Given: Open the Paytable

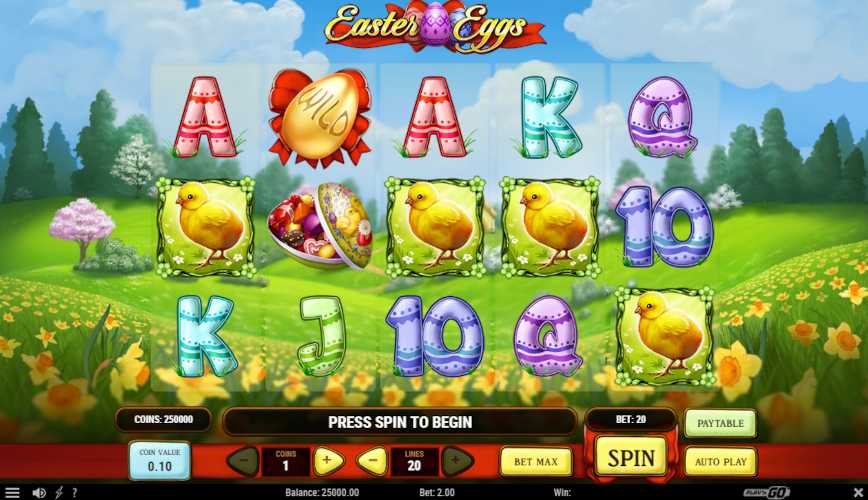Looking at the screenshot, I should pyautogui.click(x=720, y=424).
